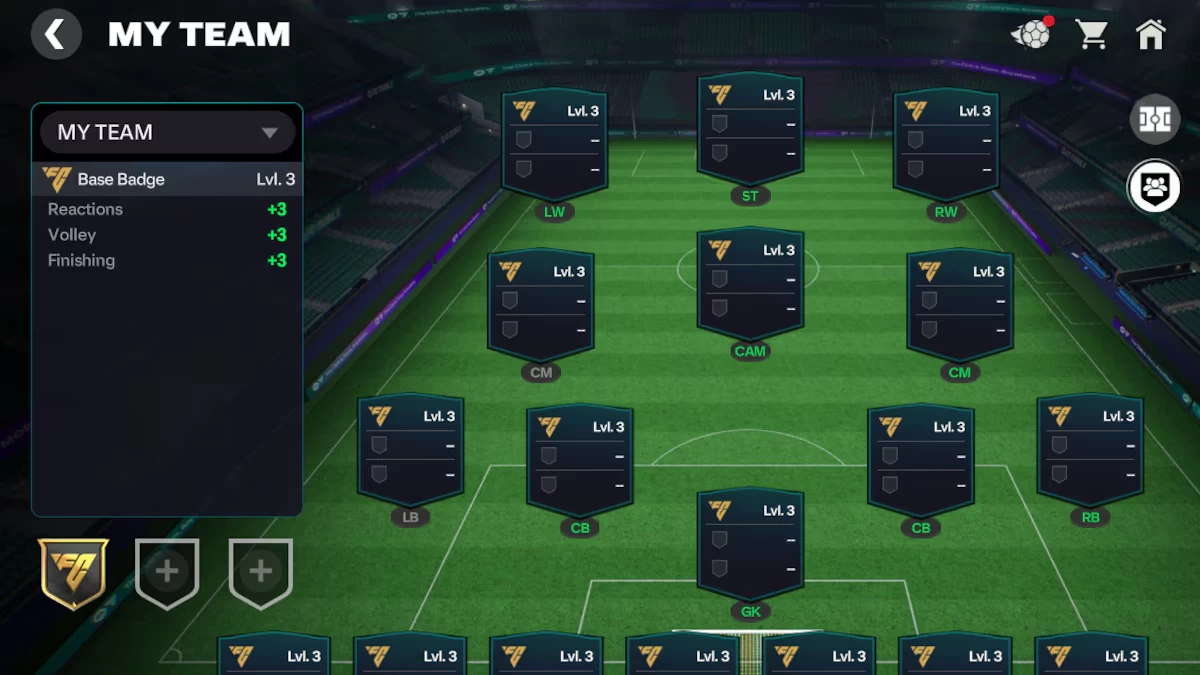Select the team badge view button

1154,186
